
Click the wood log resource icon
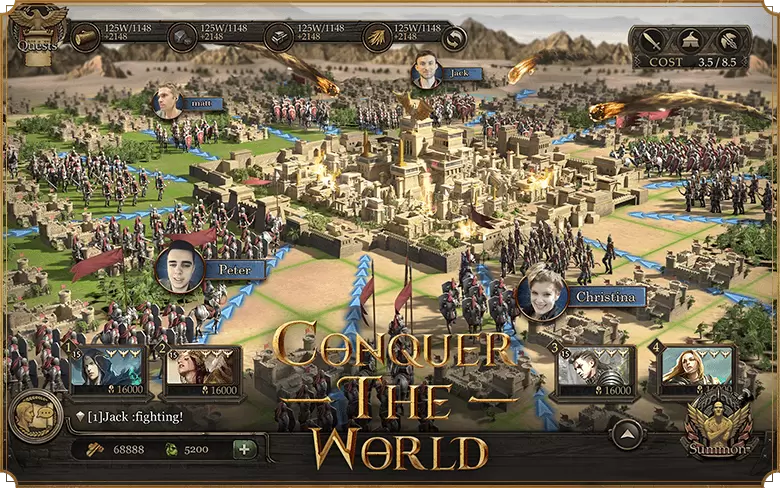(x=84, y=38)
